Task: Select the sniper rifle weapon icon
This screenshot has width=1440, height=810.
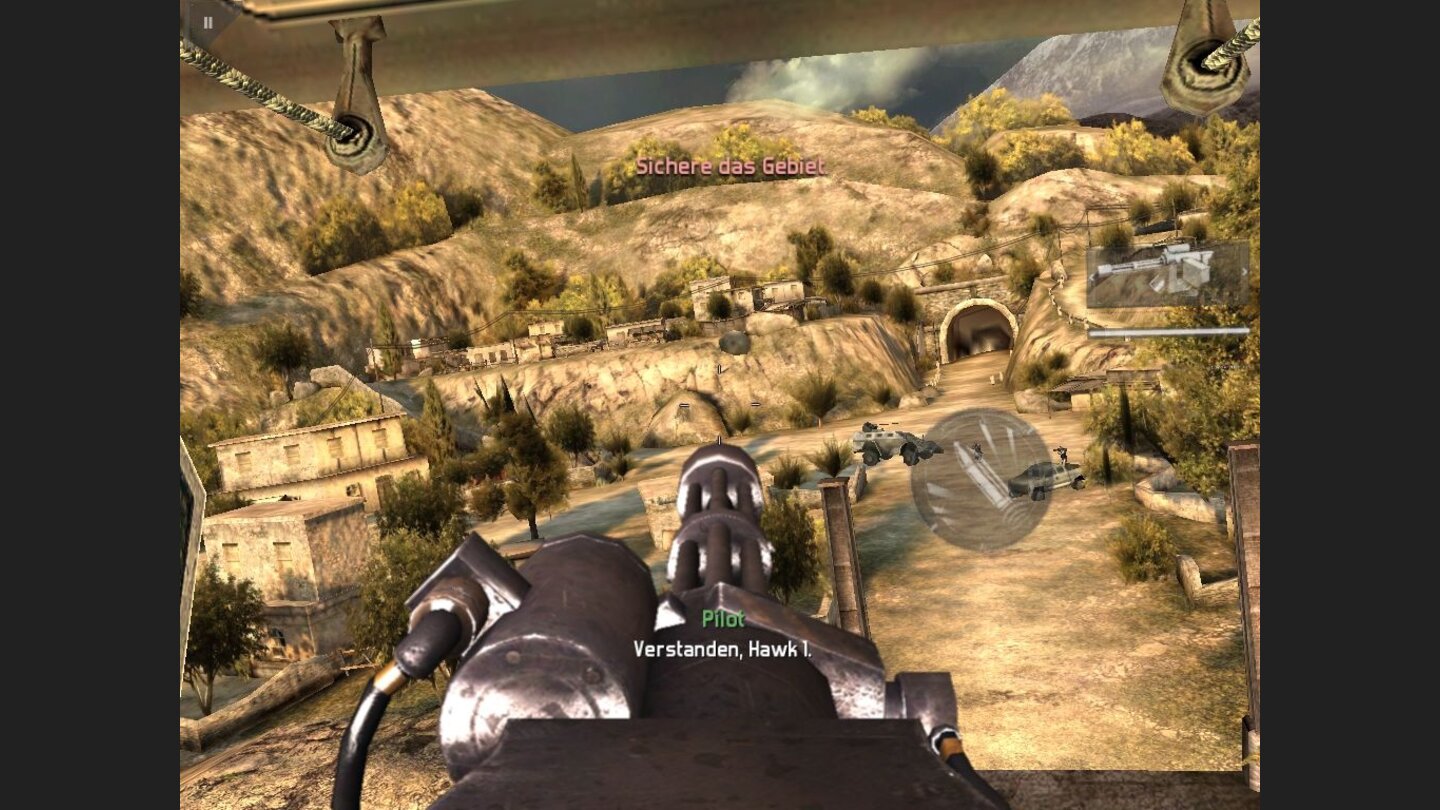Action: pos(1150,272)
